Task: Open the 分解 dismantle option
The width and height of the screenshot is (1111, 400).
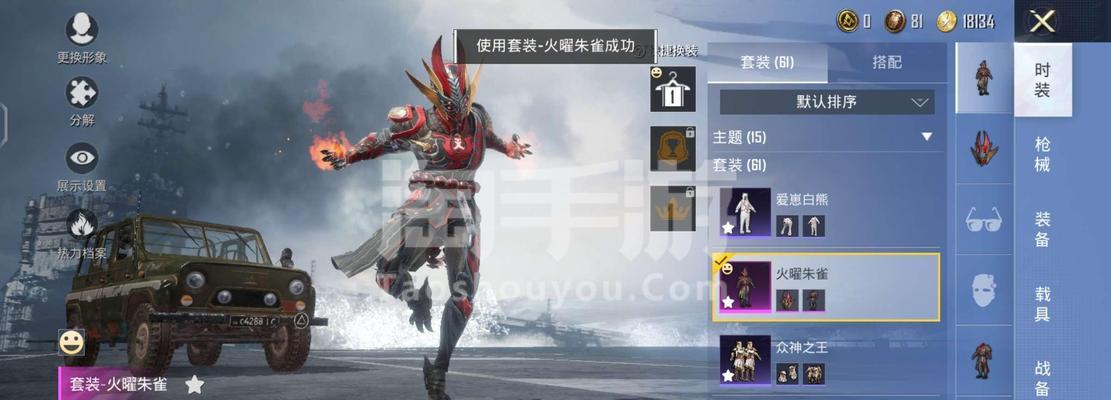Action: coord(81,101)
